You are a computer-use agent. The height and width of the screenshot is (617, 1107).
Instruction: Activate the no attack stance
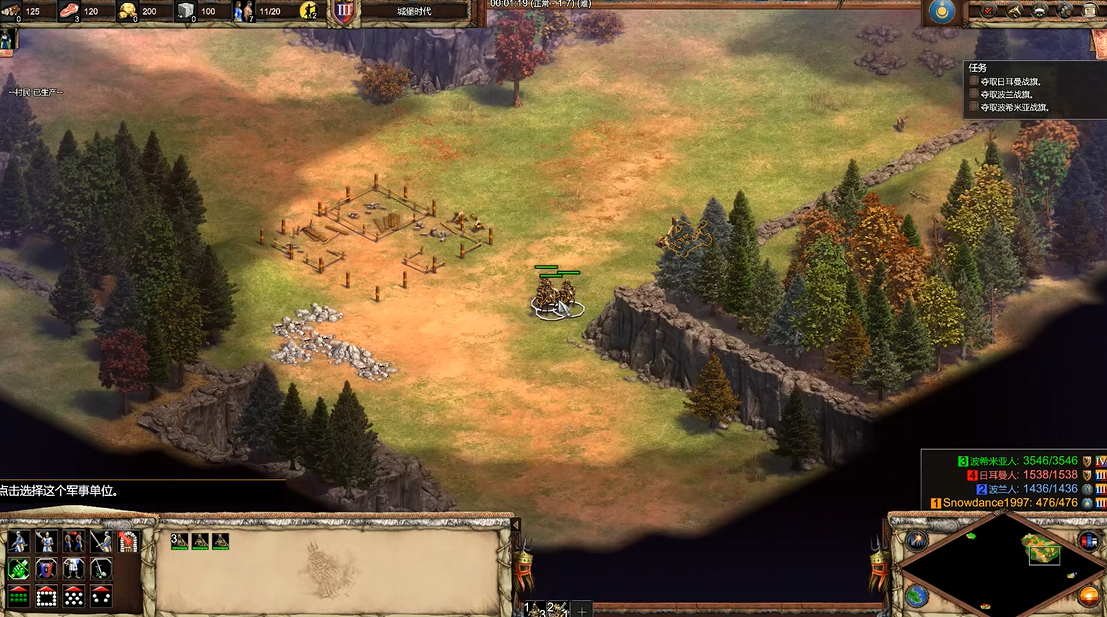tap(101, 542)
